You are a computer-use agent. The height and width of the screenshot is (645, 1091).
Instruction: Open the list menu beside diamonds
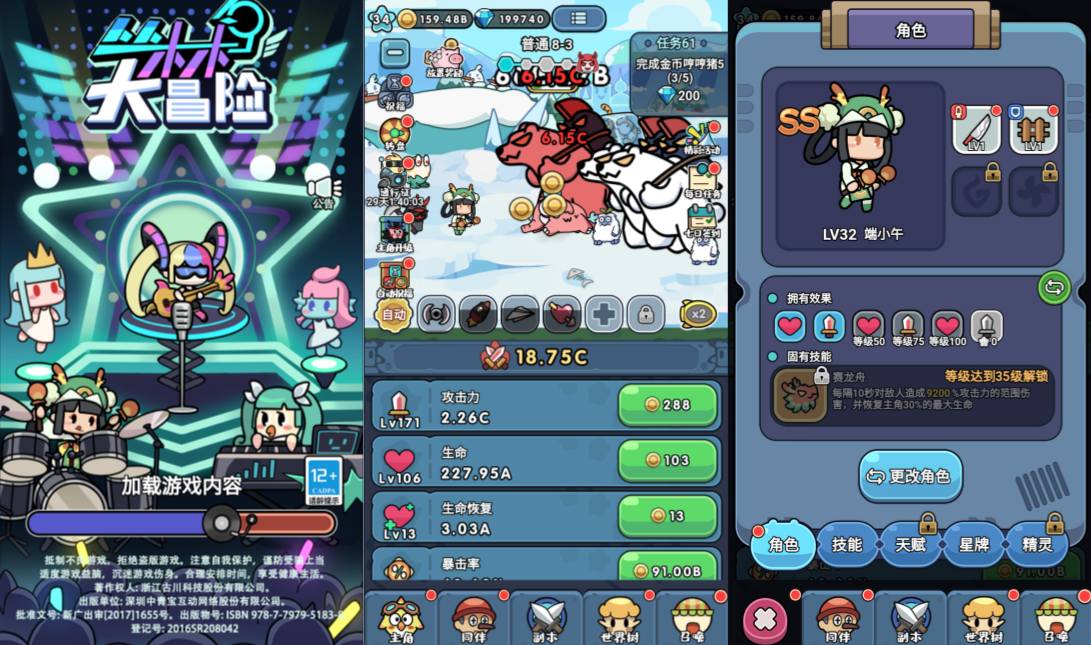pos(578,18)
